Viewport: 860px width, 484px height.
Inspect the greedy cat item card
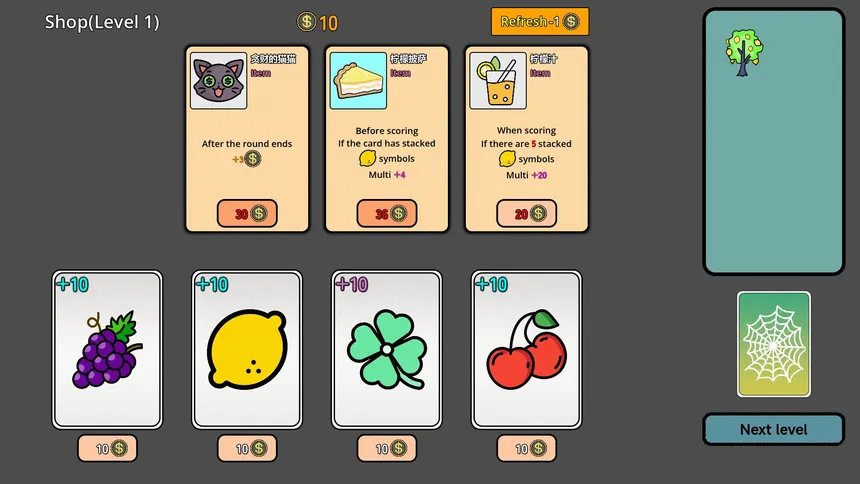[247, 130]
